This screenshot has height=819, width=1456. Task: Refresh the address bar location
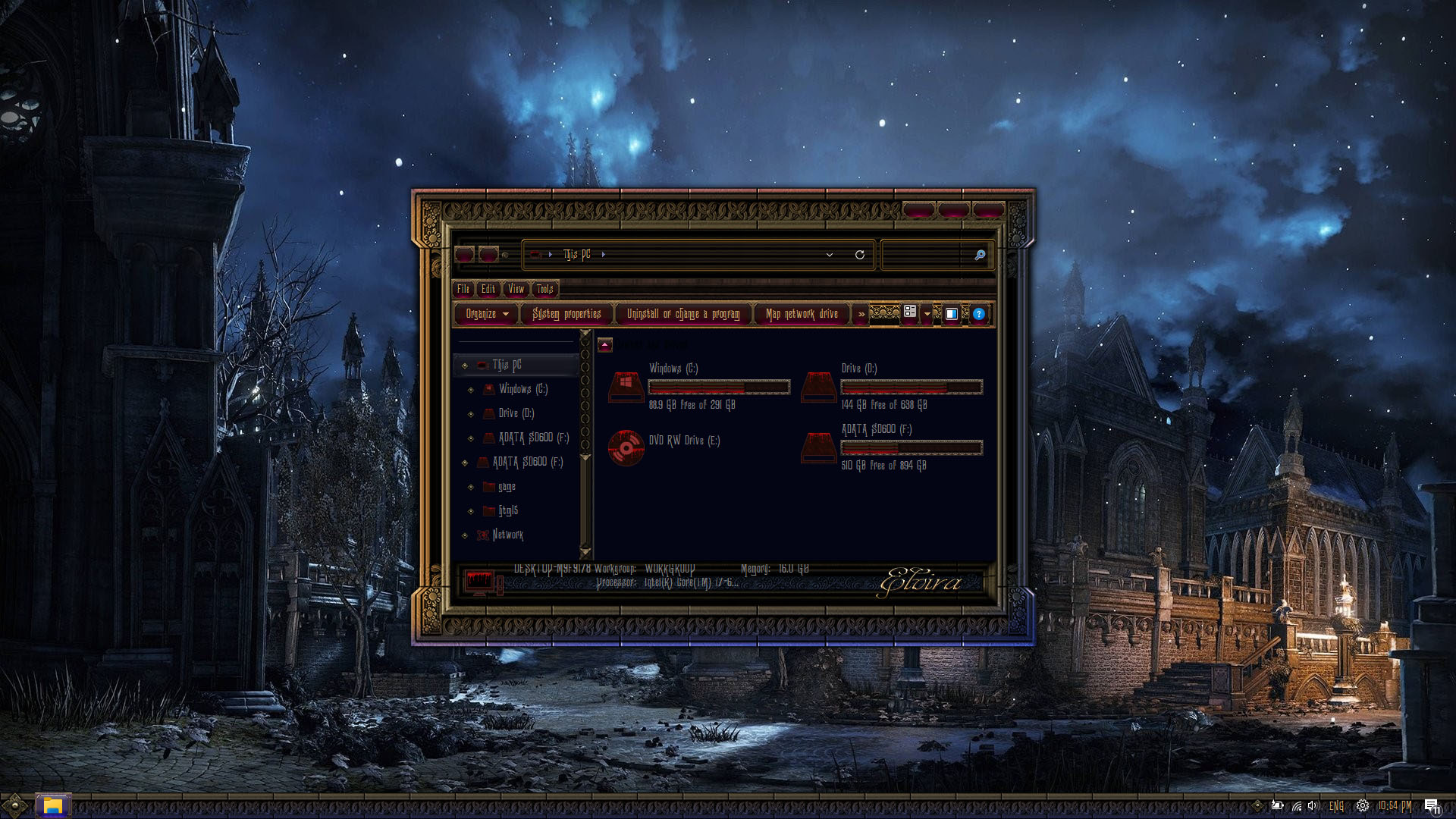click(x=859, y=255)
